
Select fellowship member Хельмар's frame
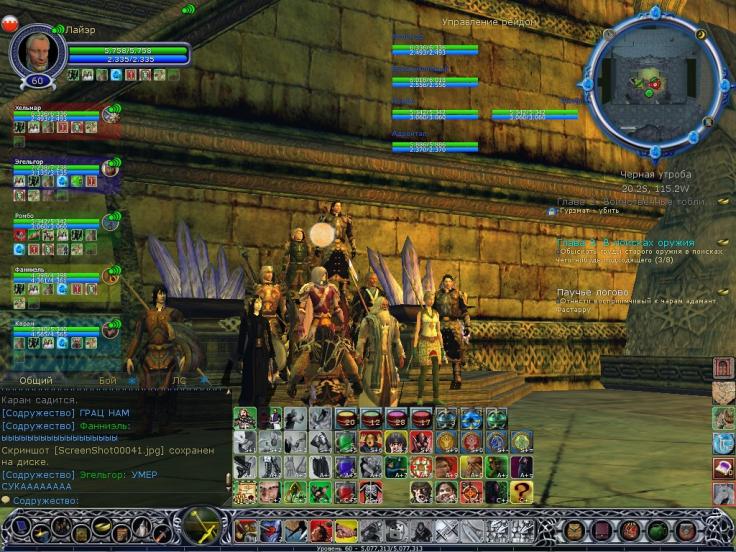60,121
